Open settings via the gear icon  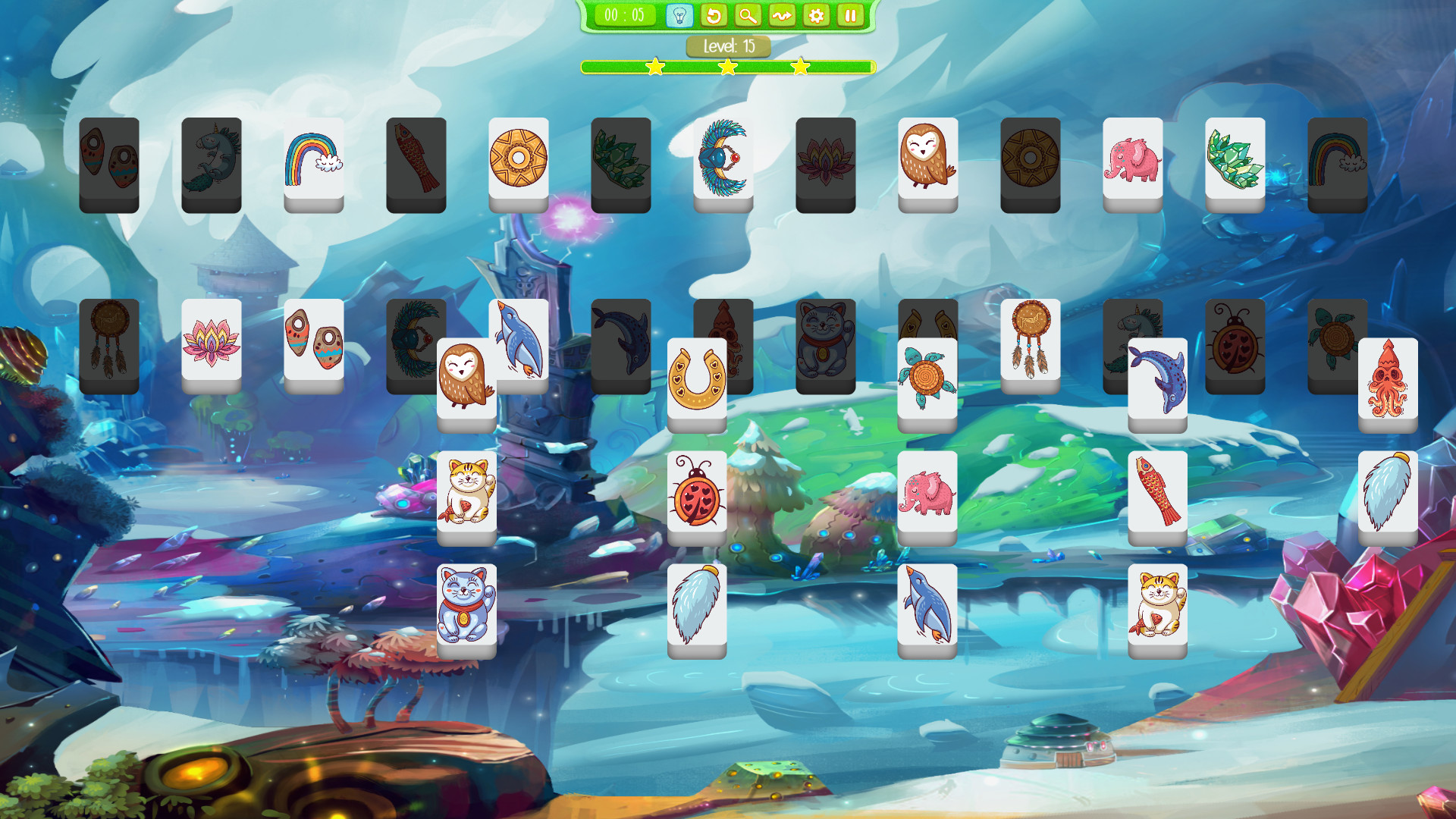tap(816, 14)
